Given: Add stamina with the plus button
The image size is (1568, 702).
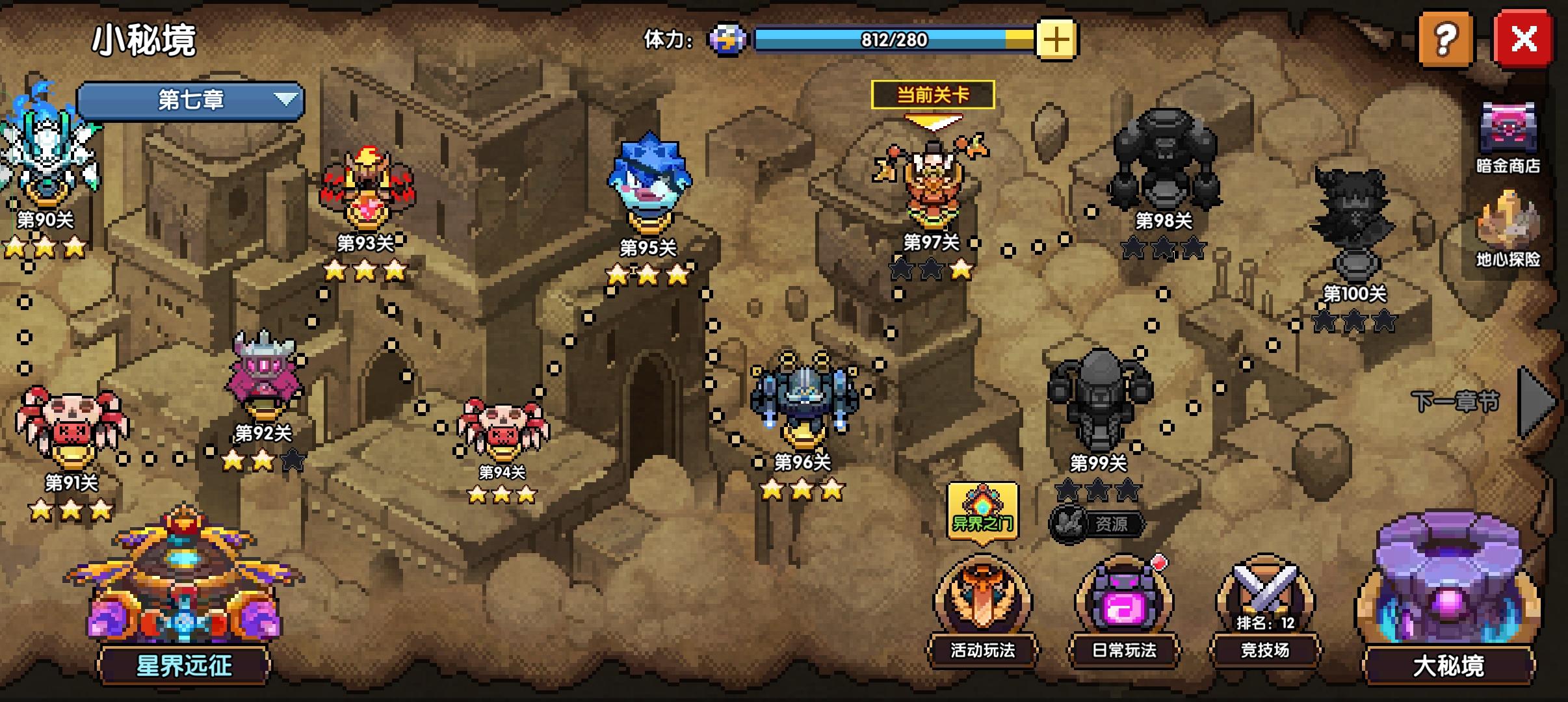Looking at the screenshot, I should 1057,39.
